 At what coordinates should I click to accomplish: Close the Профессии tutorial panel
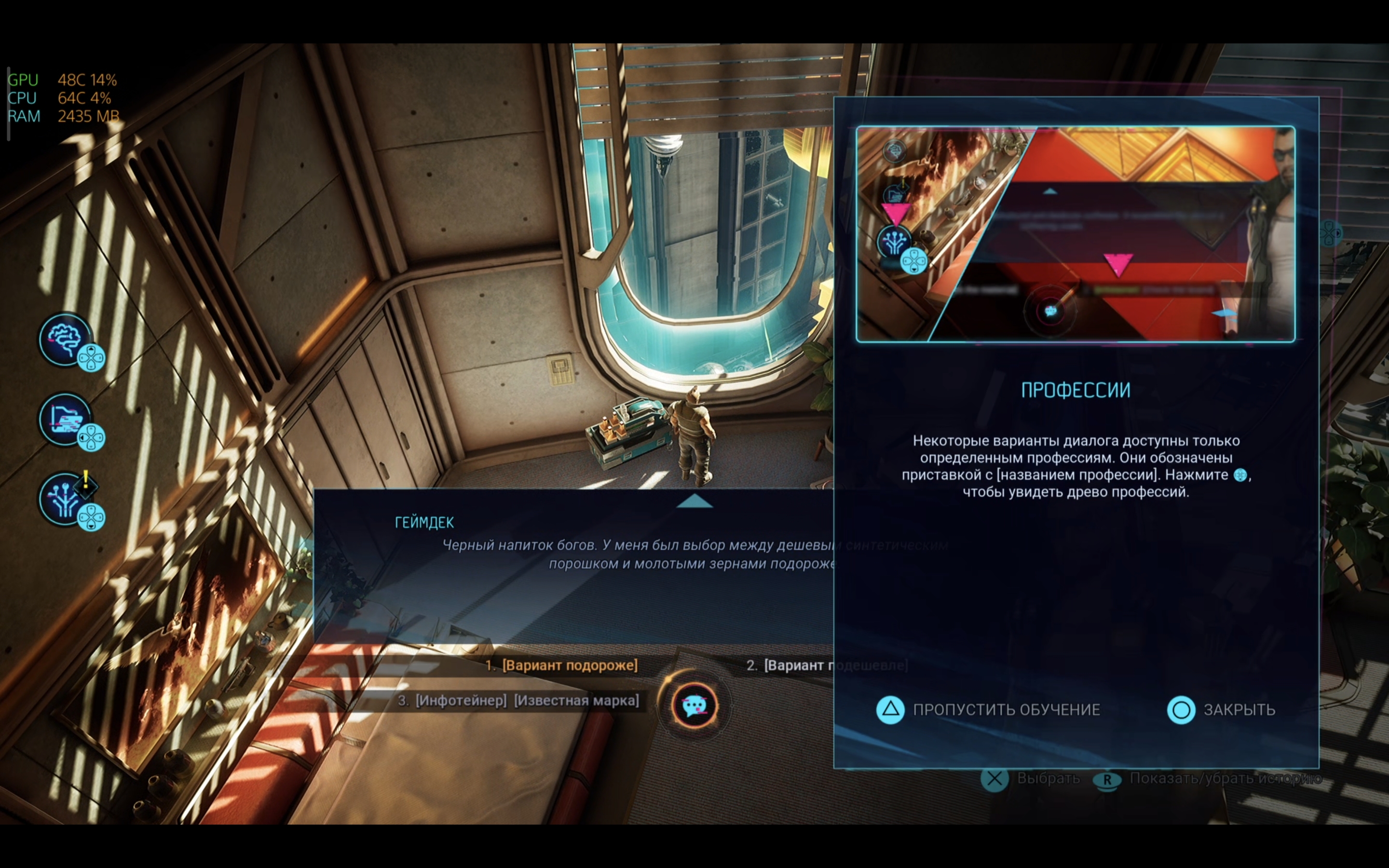(1221, 709)
